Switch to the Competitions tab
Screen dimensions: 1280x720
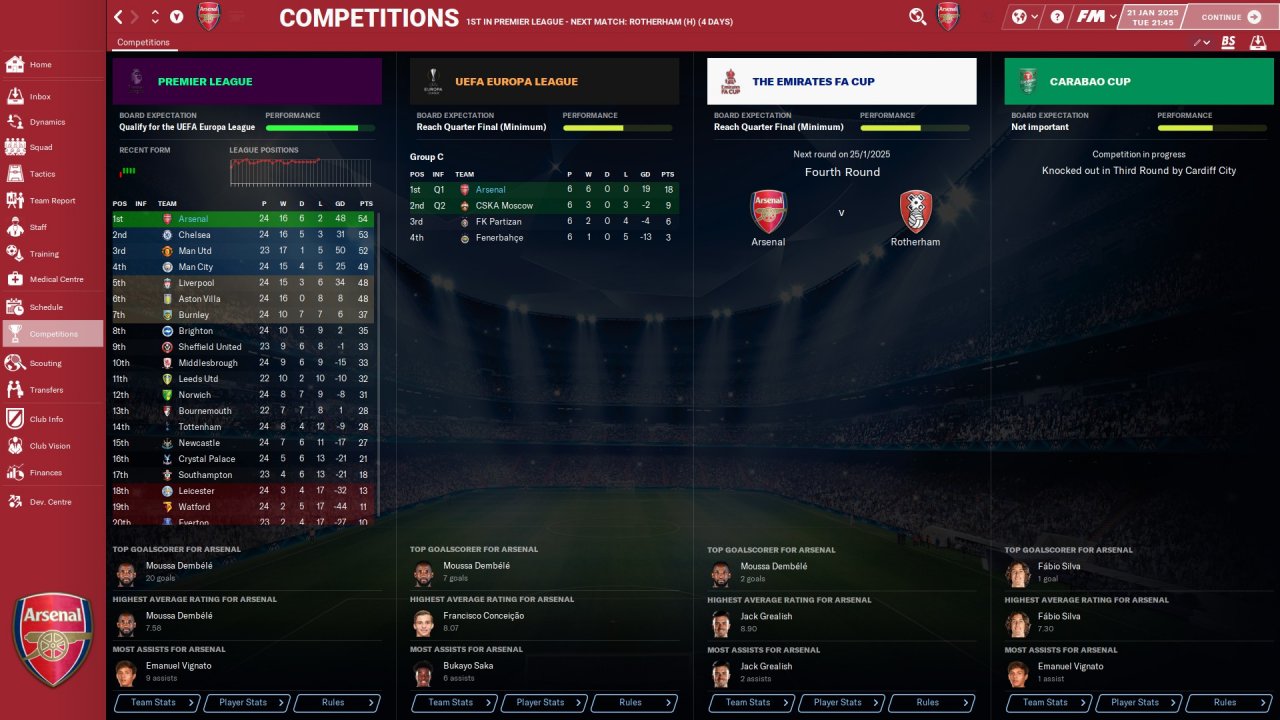(143, 43)
